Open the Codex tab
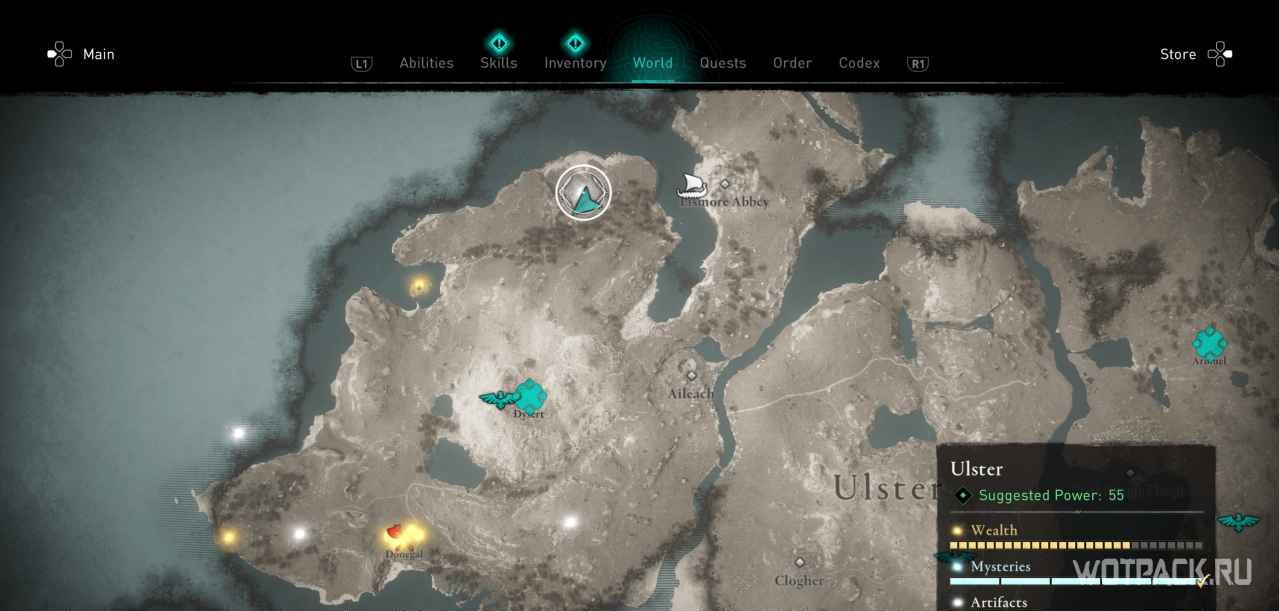Screen dimensions: 1279x611 pos(859,63)
